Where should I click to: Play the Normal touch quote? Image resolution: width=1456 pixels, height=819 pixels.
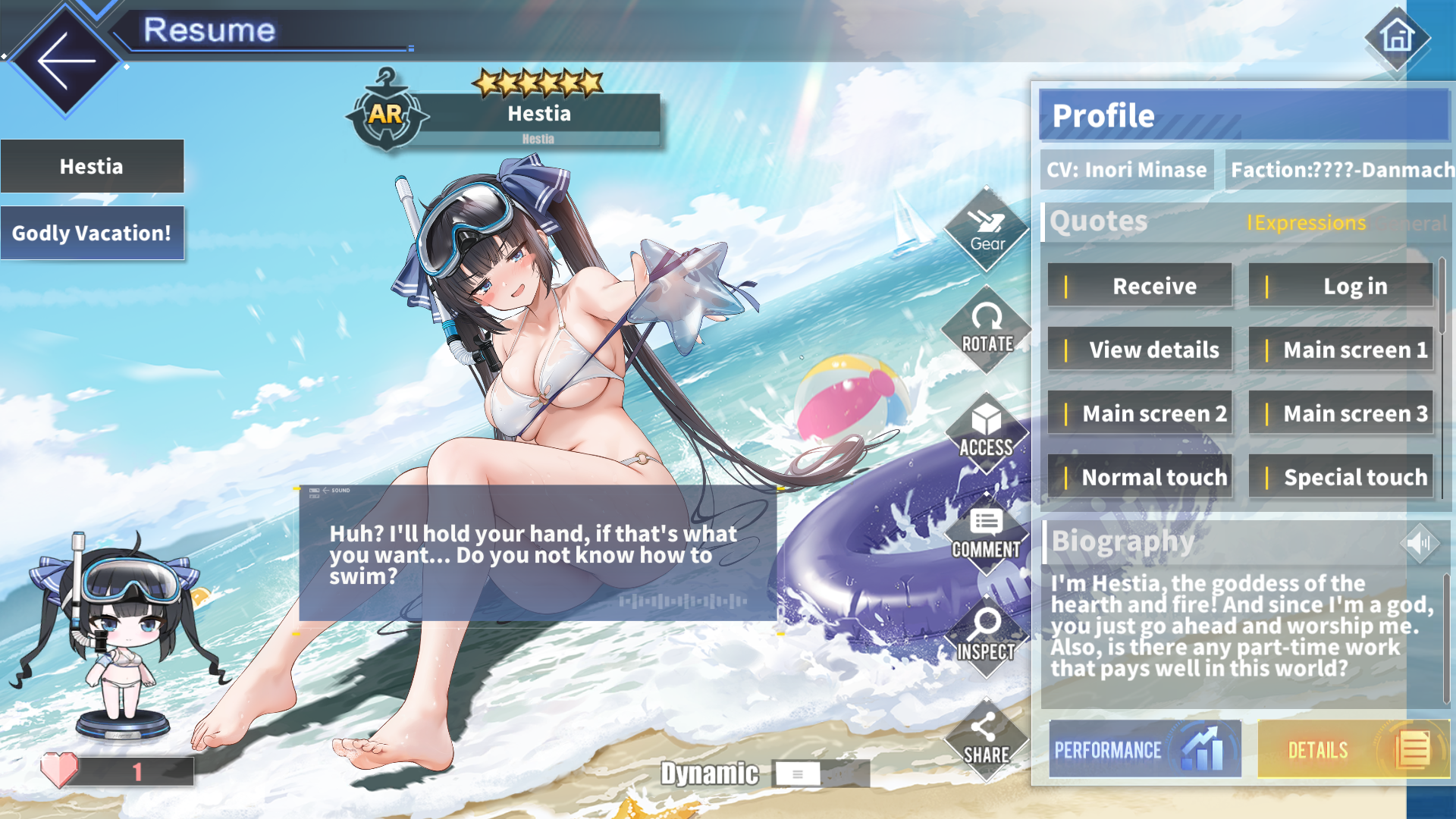coord(1140,477)
